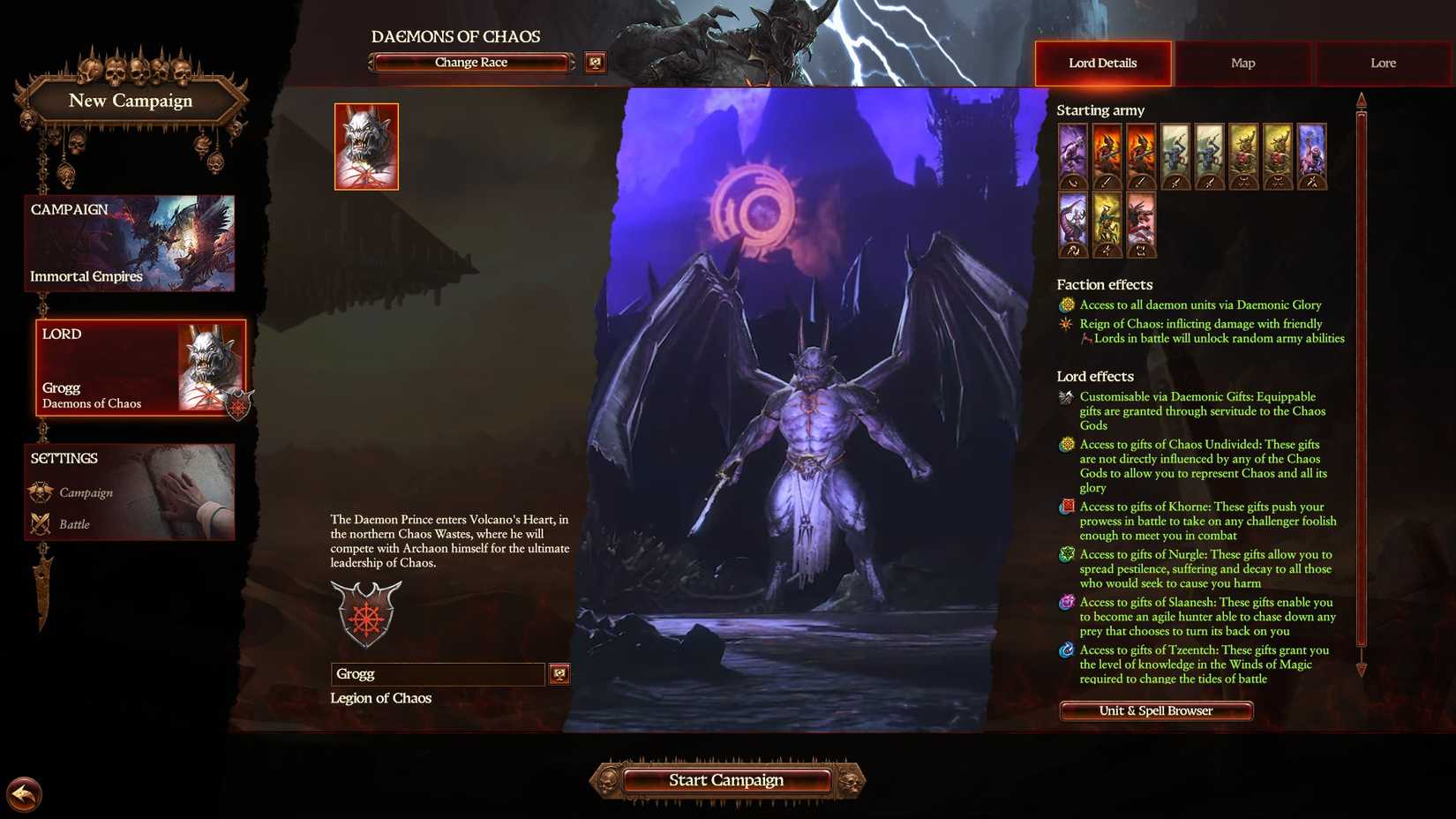Select the Slaanesh gifts icon in Lord effects
Screen dimensions: 1456x819
pyautogui.click(x=1065, y=603)
